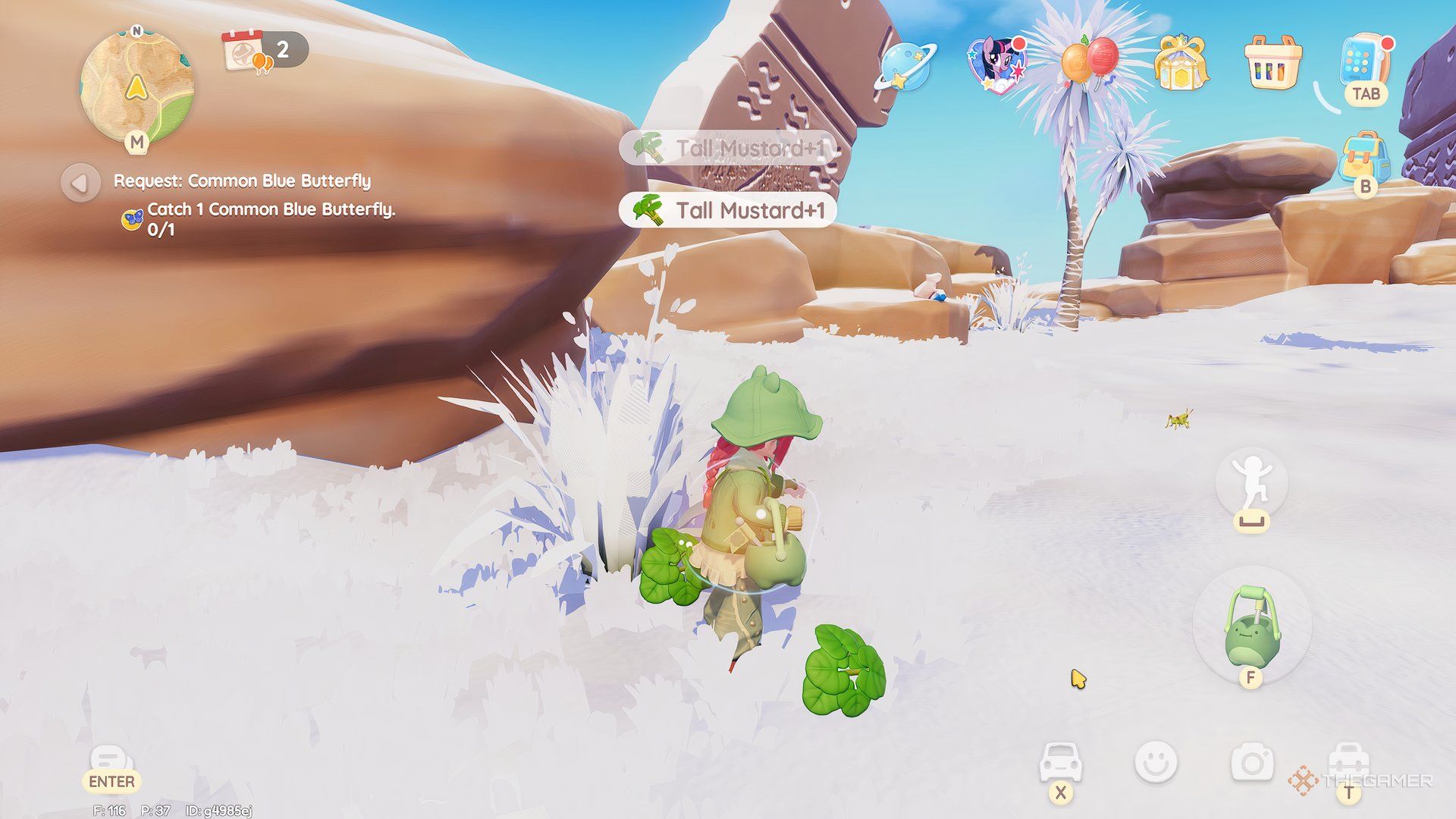This screenshot has width=1456, height=819.
Task: Open the My Little Pony event icon
Action: (996, 62)
